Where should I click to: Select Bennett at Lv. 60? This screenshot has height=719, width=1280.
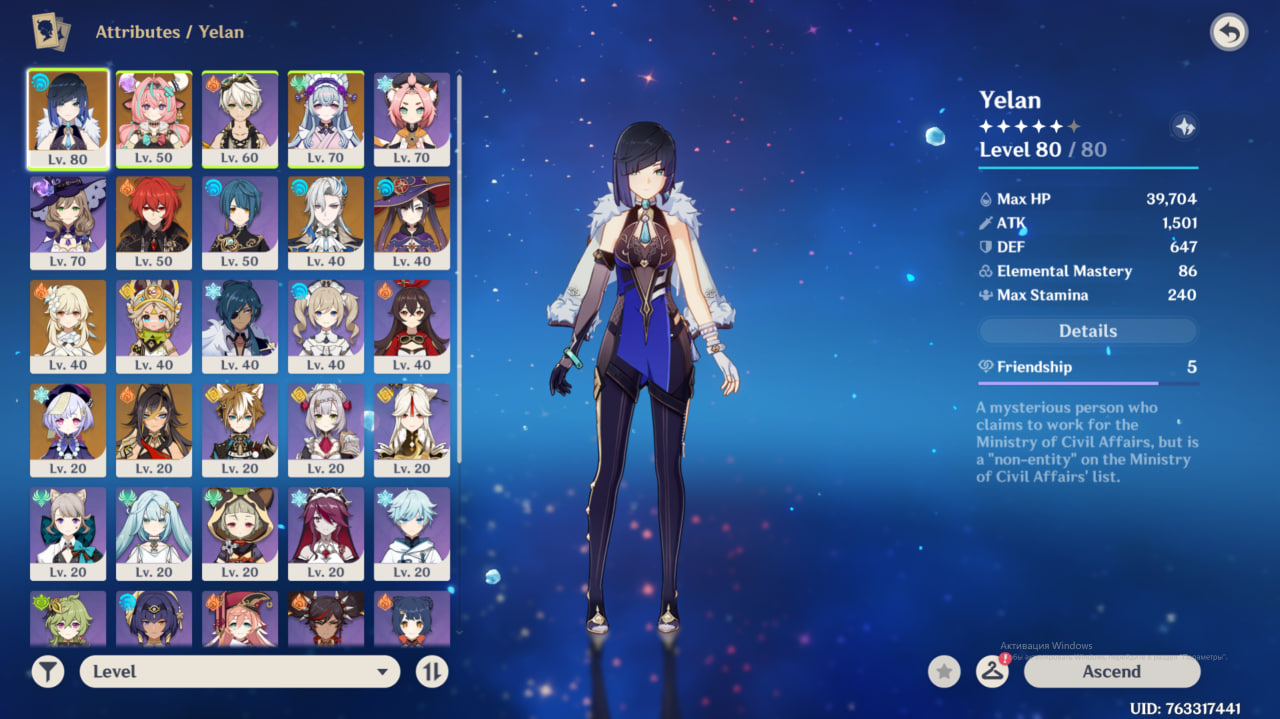[x=240, y=118]
